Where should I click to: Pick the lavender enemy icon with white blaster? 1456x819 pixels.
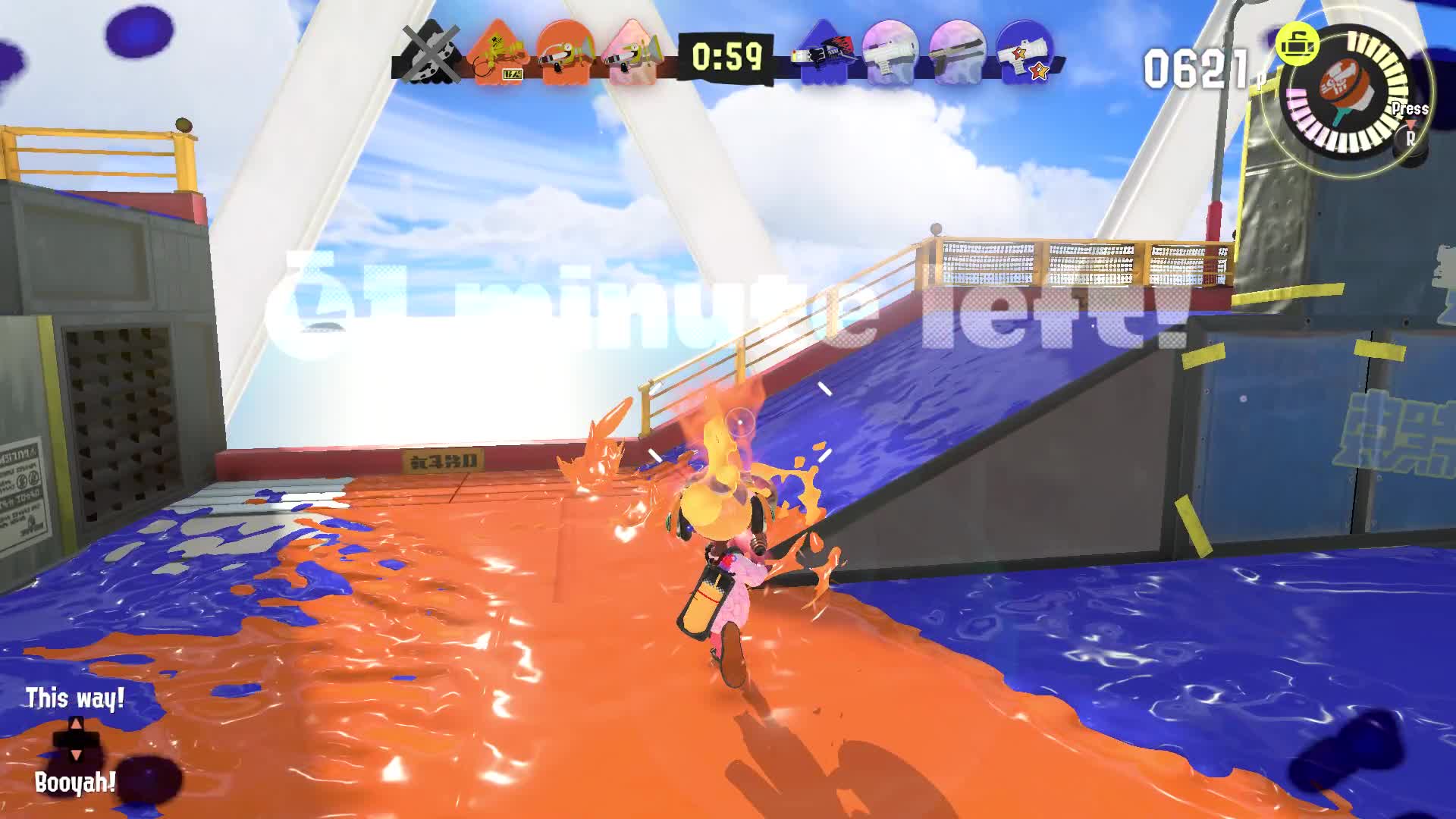point(890,55)
